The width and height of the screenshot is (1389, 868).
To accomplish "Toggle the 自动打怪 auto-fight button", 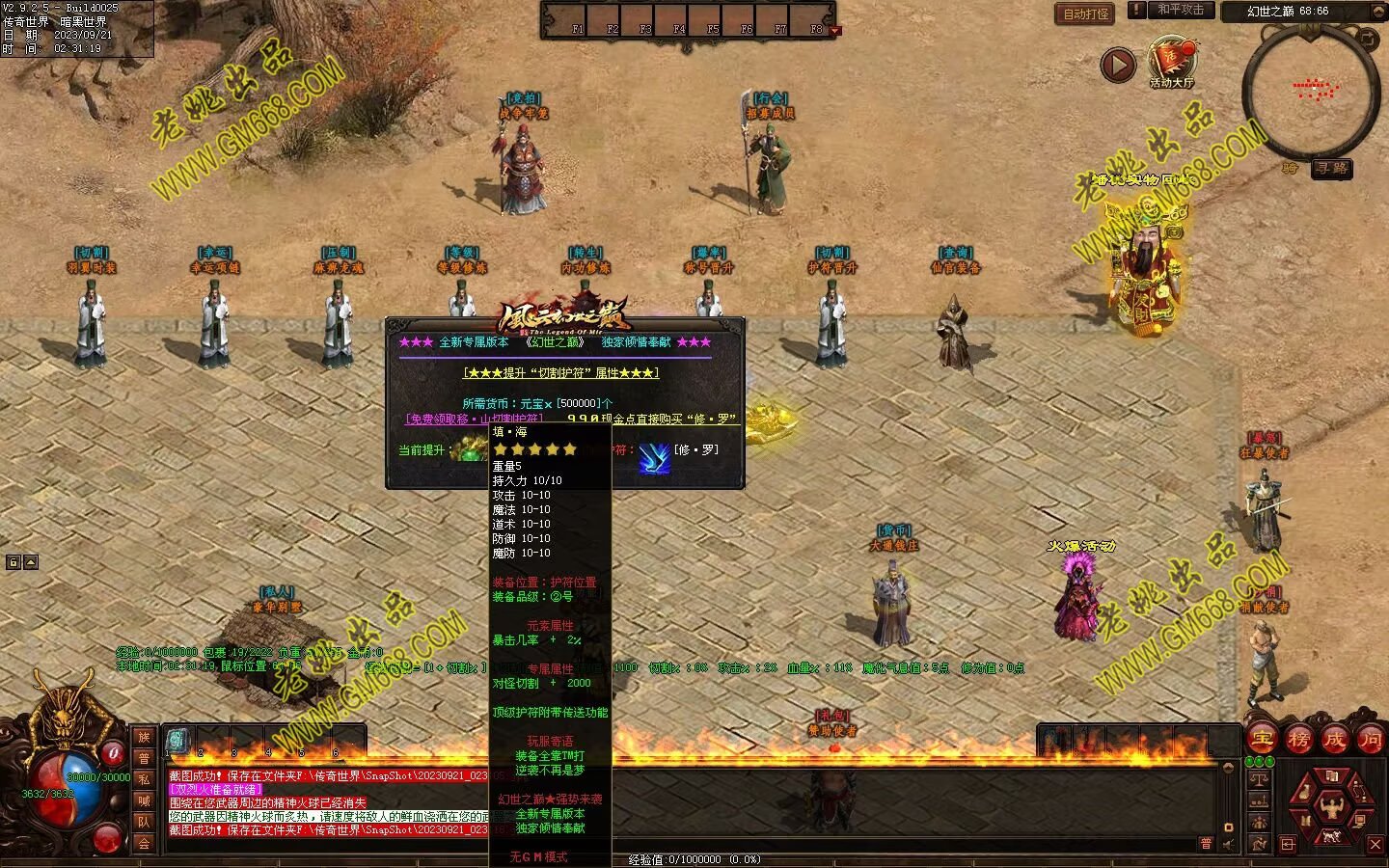I will click(1086, 14).
